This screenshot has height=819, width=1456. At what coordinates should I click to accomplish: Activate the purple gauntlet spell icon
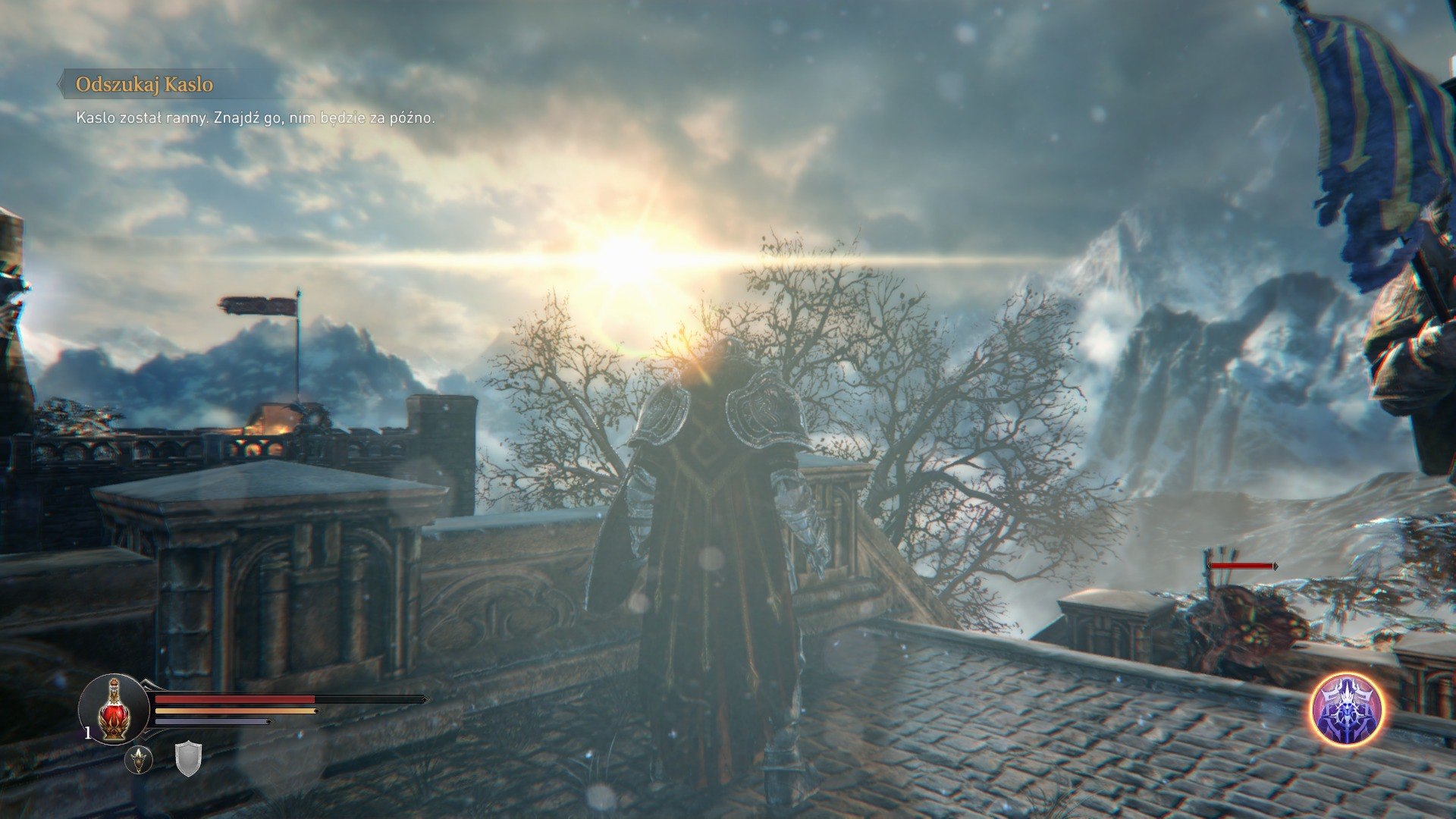click(1348, 710)
